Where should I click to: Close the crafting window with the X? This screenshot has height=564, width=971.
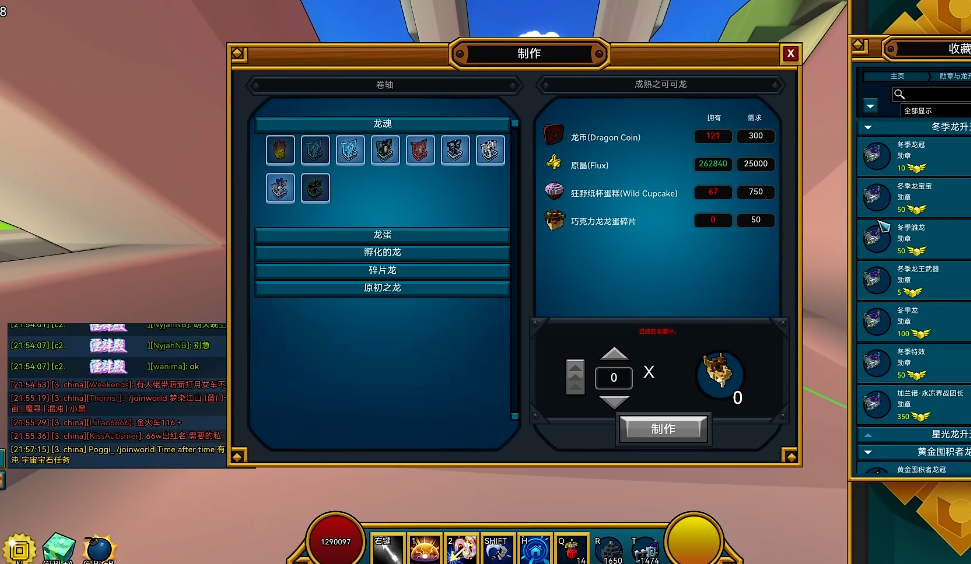[x=791, y=54]
